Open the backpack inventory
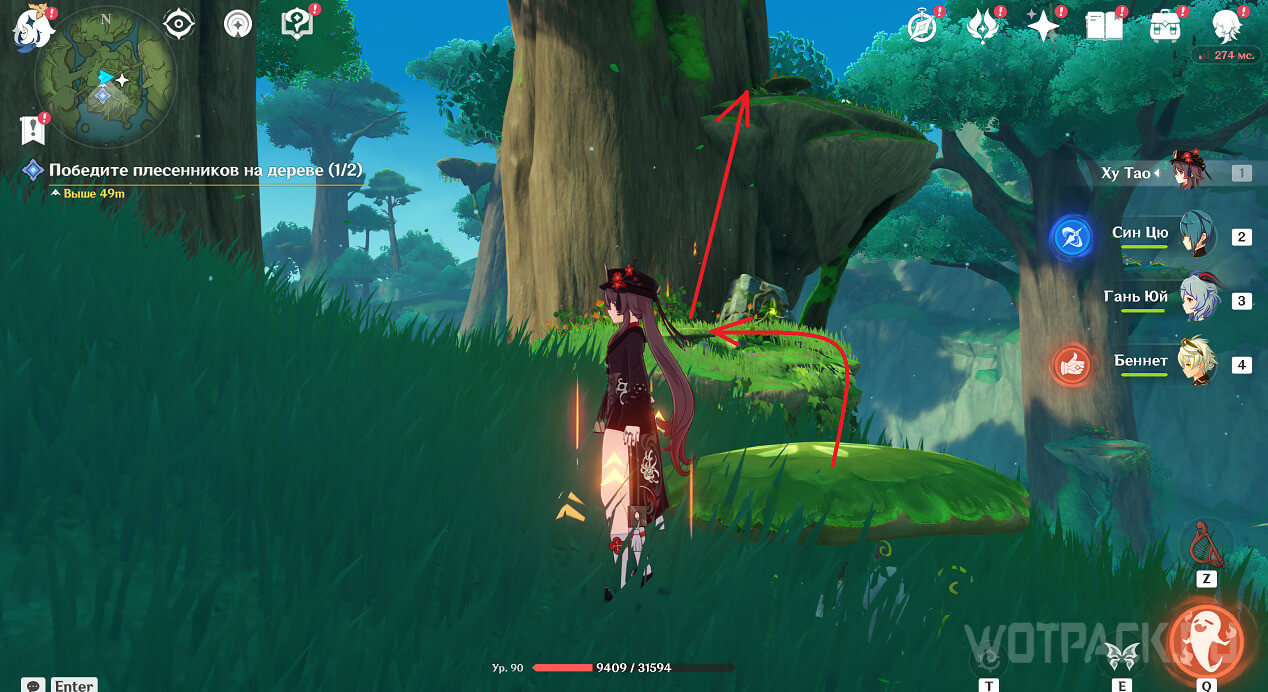 point(1164,26)
